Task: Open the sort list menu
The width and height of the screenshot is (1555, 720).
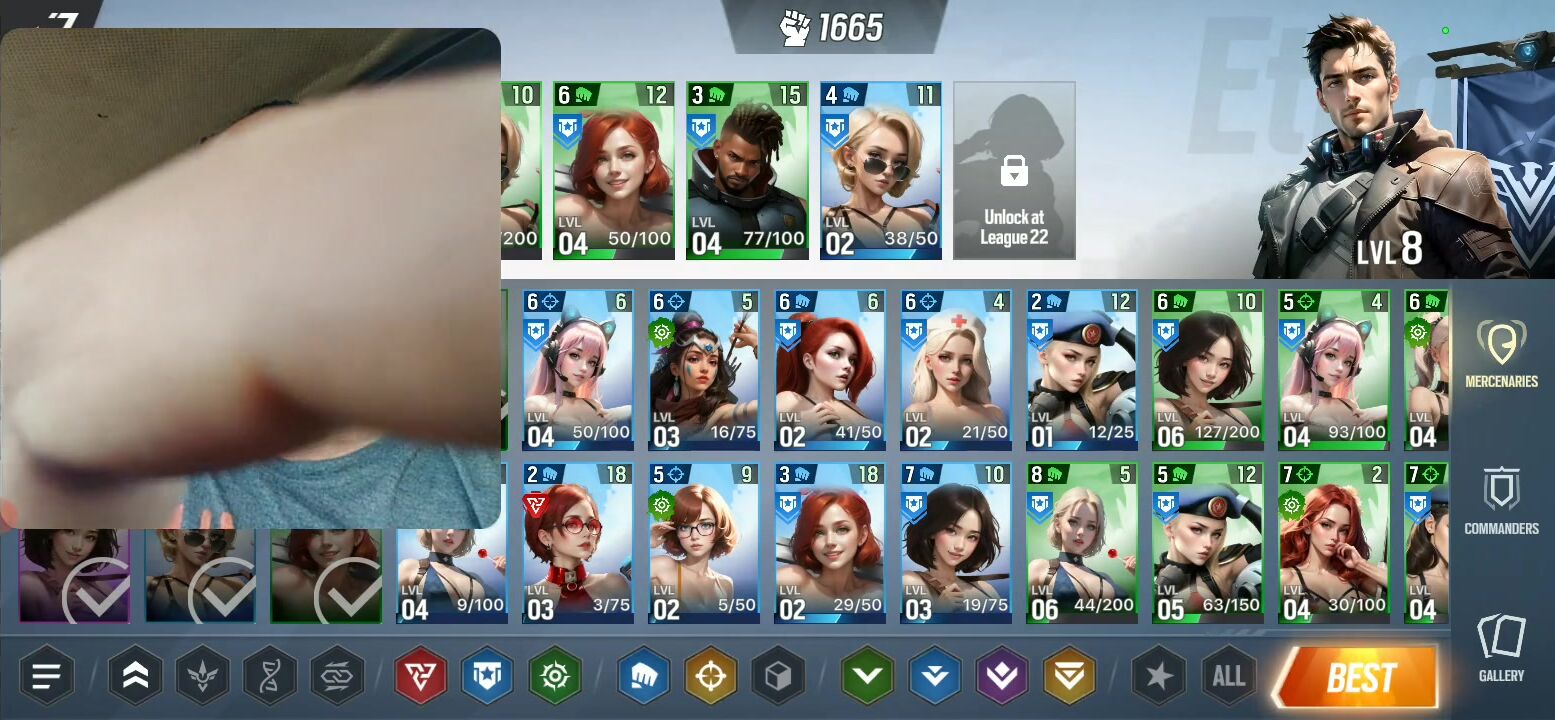Action: pyautogui.click(x=47, y=677)
